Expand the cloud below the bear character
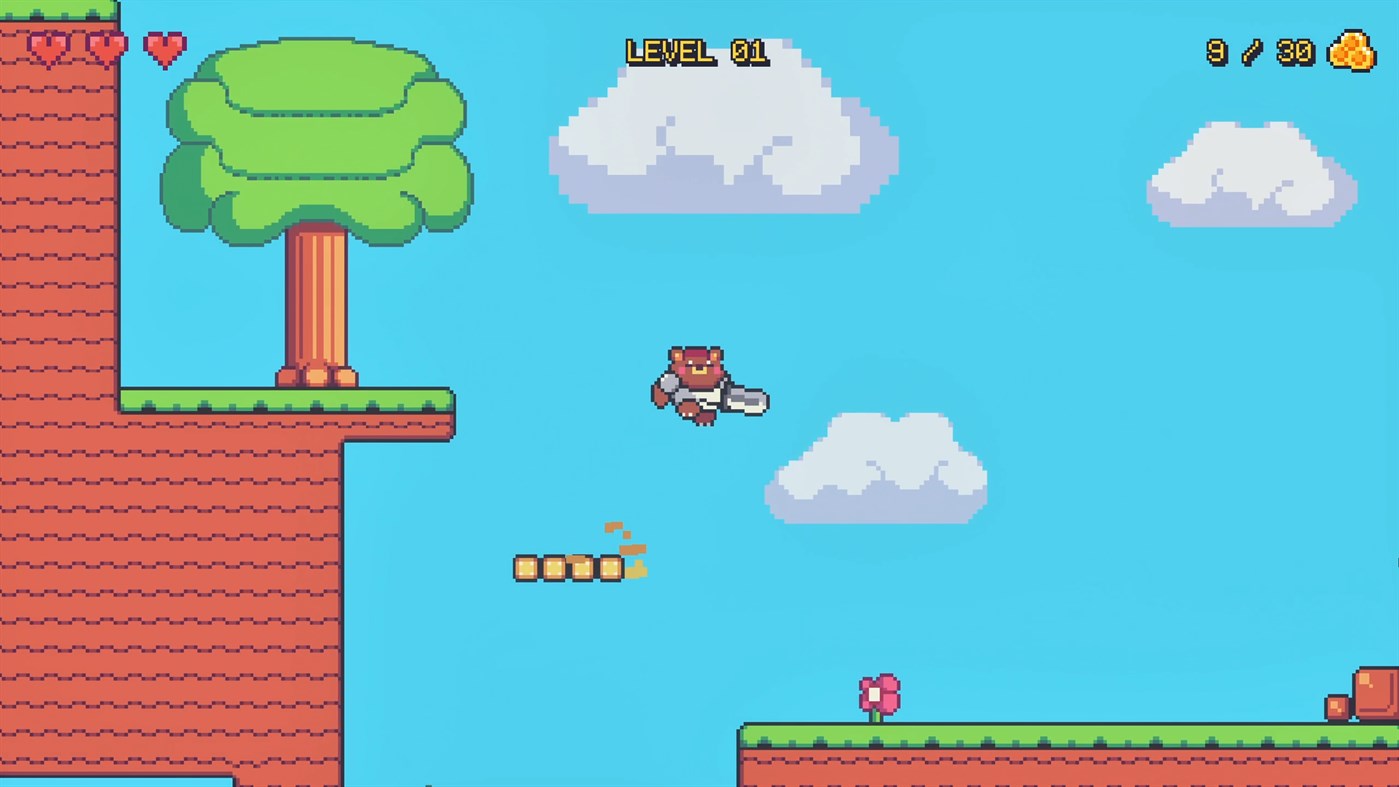Viewport: 1399px width, 787px height. click(875, 470)
